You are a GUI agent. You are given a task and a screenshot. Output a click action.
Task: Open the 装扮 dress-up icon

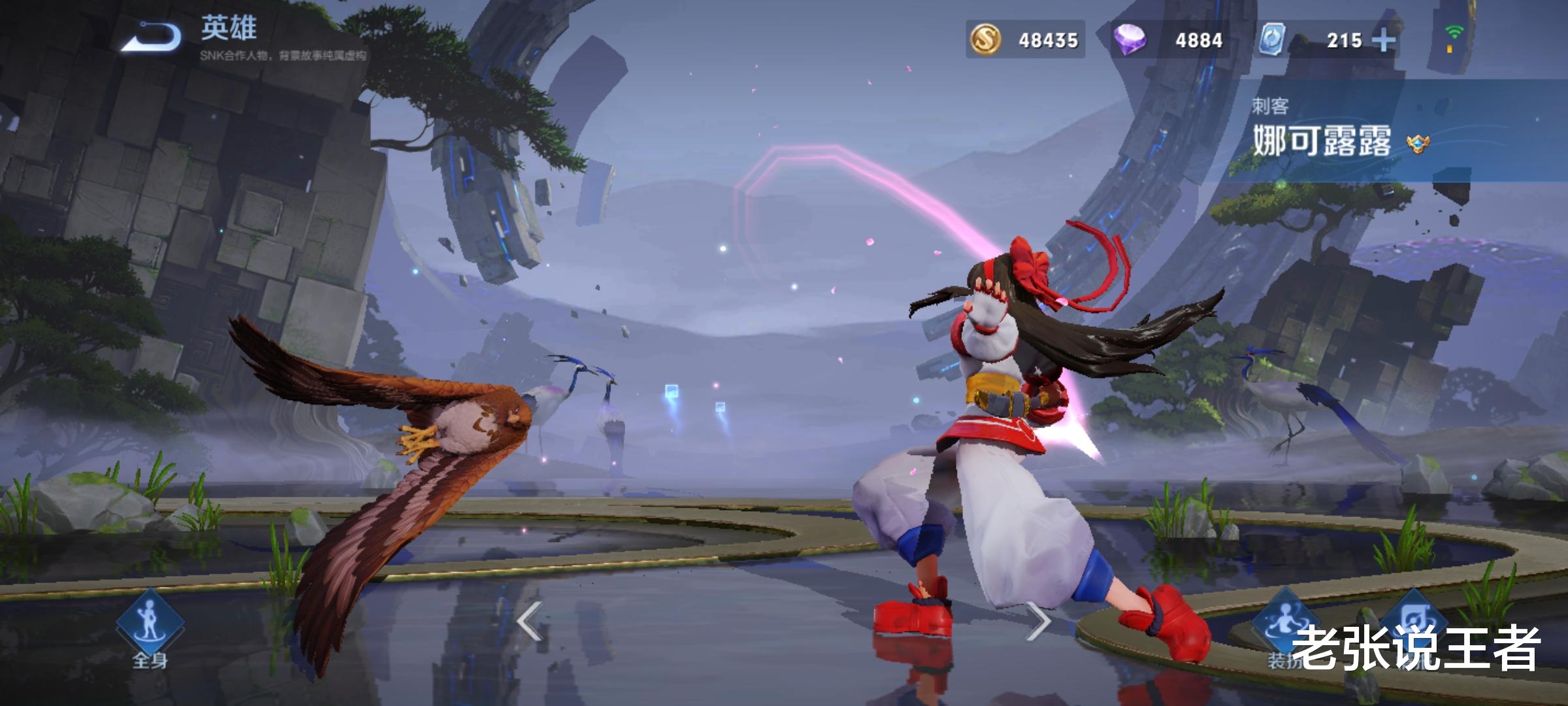point(1282,626)
